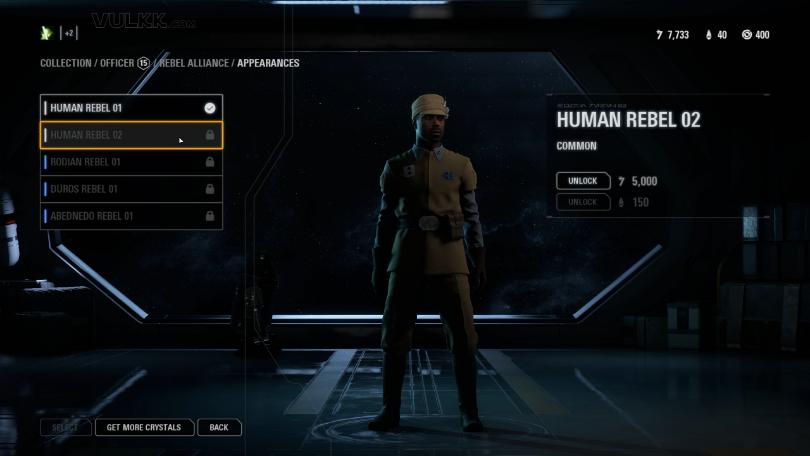Open the Get More Crystals store
This screenshot has width=810, height=456.
tap(144, 427)
